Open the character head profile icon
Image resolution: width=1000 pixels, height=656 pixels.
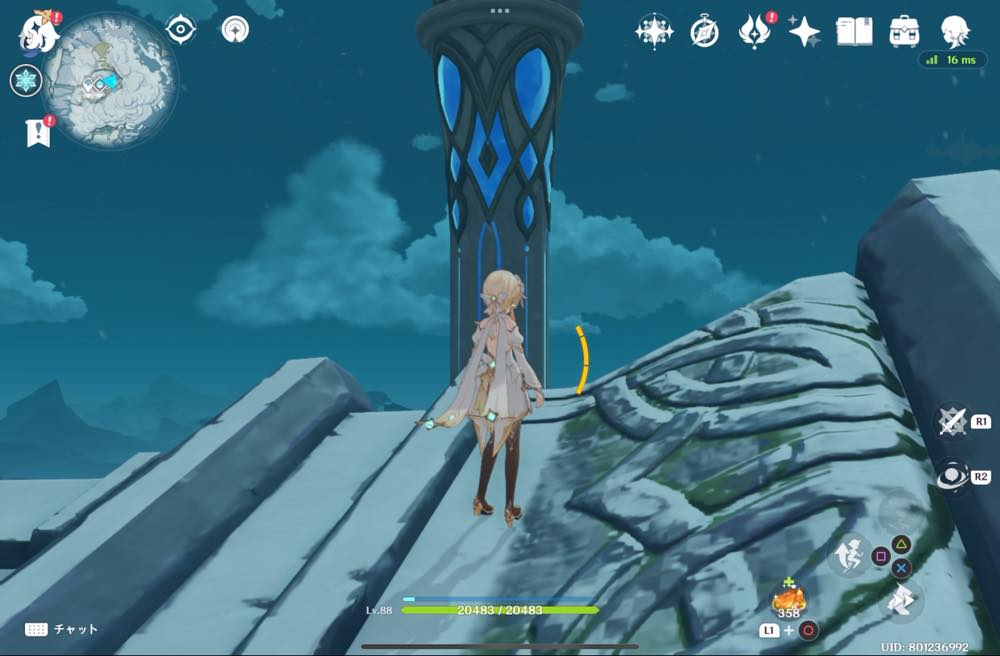[x=955, y=30]
